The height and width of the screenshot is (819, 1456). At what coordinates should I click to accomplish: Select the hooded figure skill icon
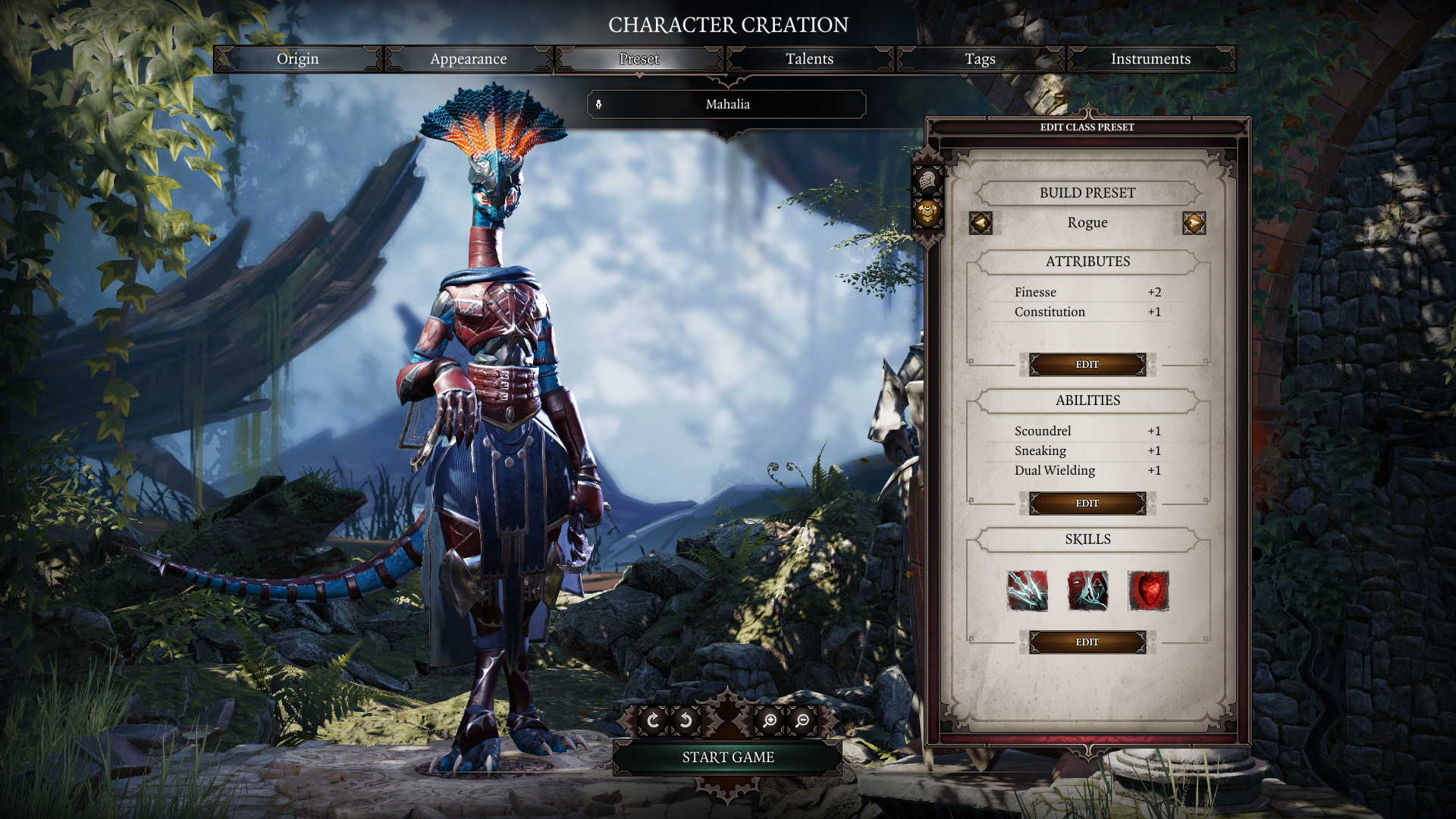(x=1087, y=591)
